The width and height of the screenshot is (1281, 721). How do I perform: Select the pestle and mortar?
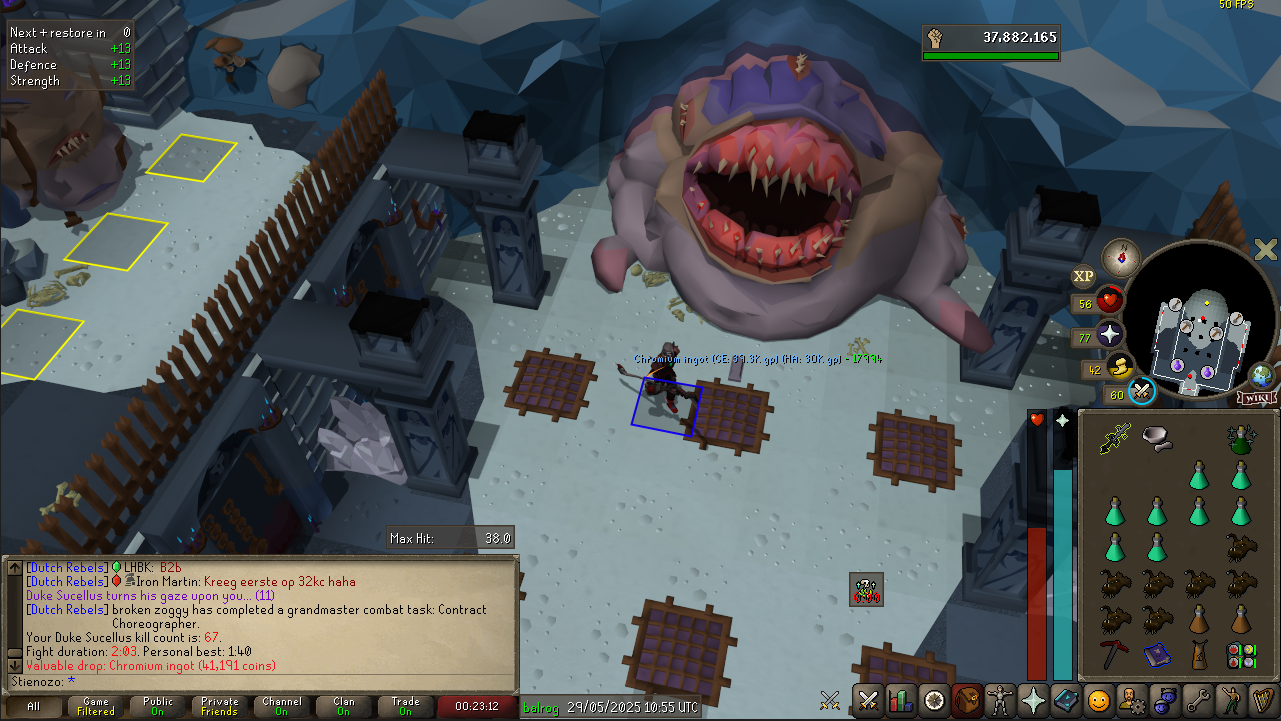pyautogui.click(x=1157, y=437)
